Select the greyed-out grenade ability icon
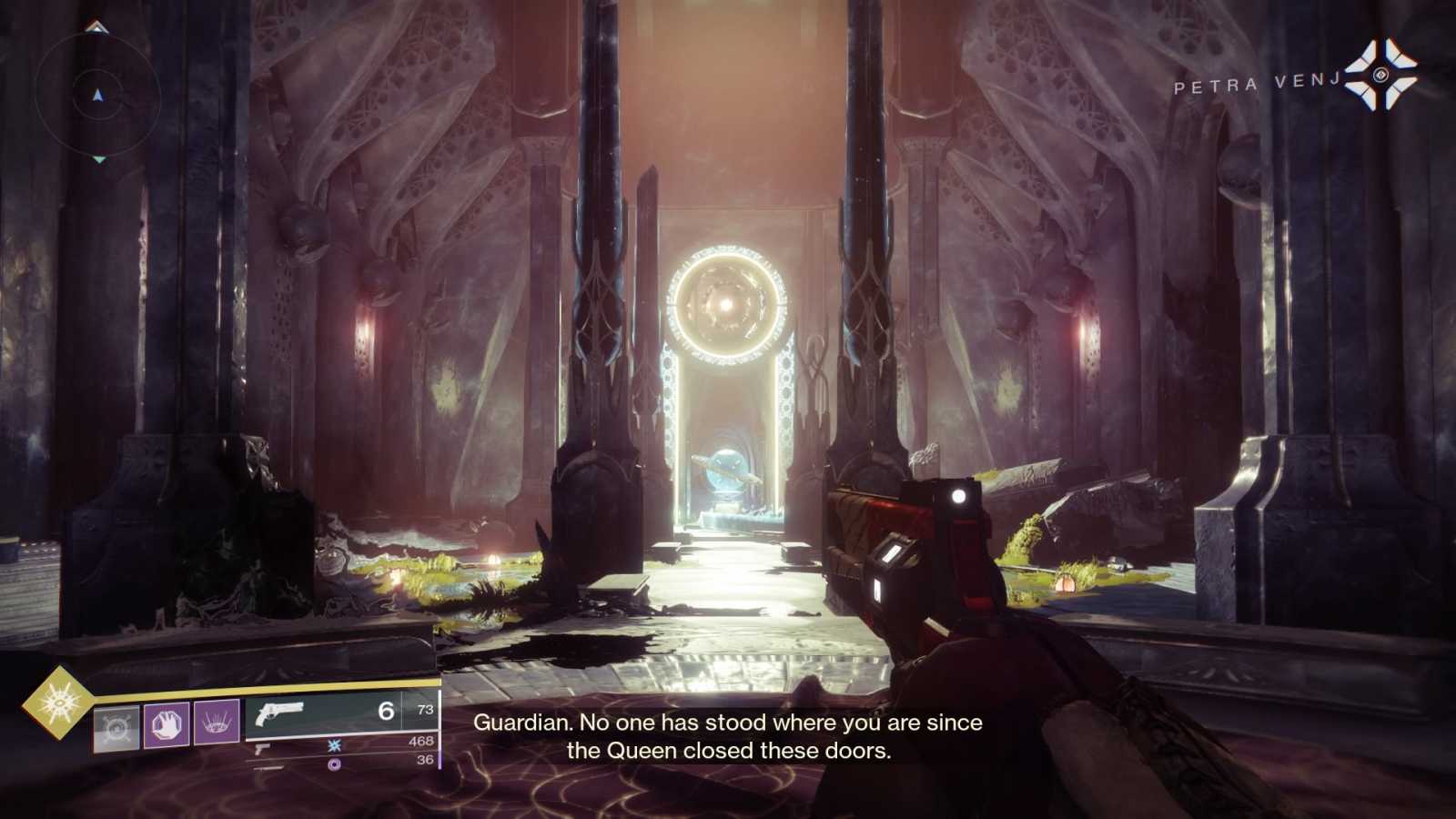 (116, 728)
